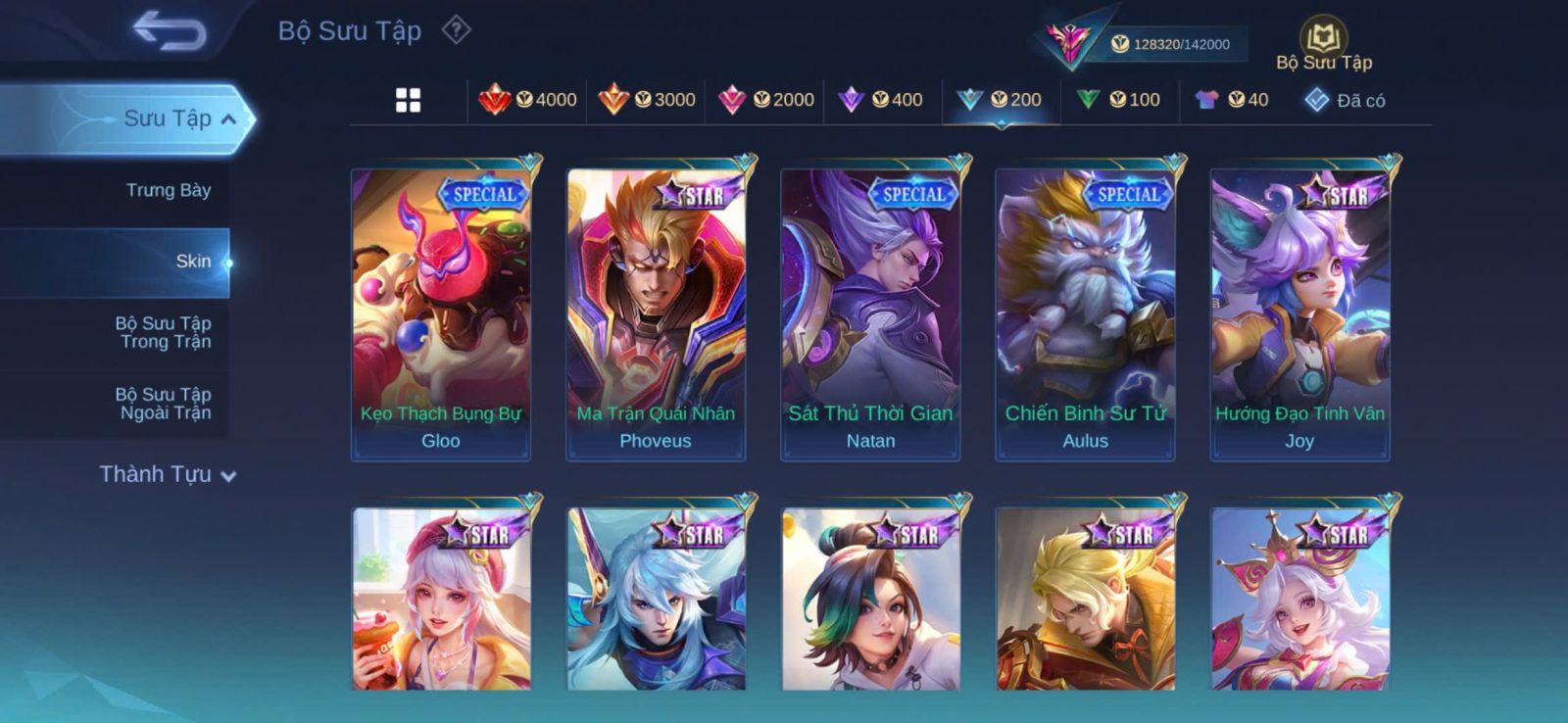The image size is (1568, 723).
Task: Switch to the 3000 points tier
Action: (x=647, y=100)
